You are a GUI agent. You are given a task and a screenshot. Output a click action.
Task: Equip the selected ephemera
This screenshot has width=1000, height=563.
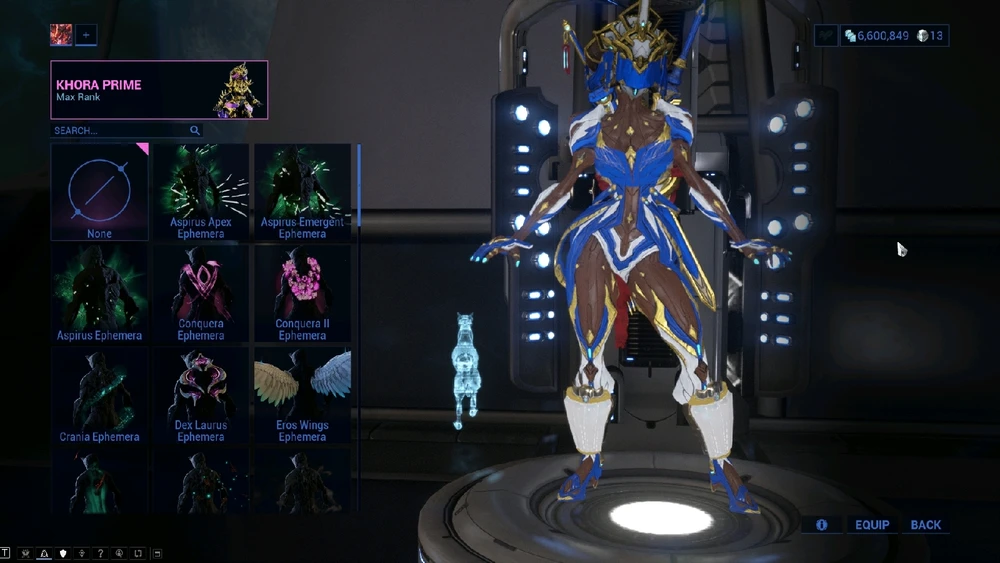tap(872, 525)
